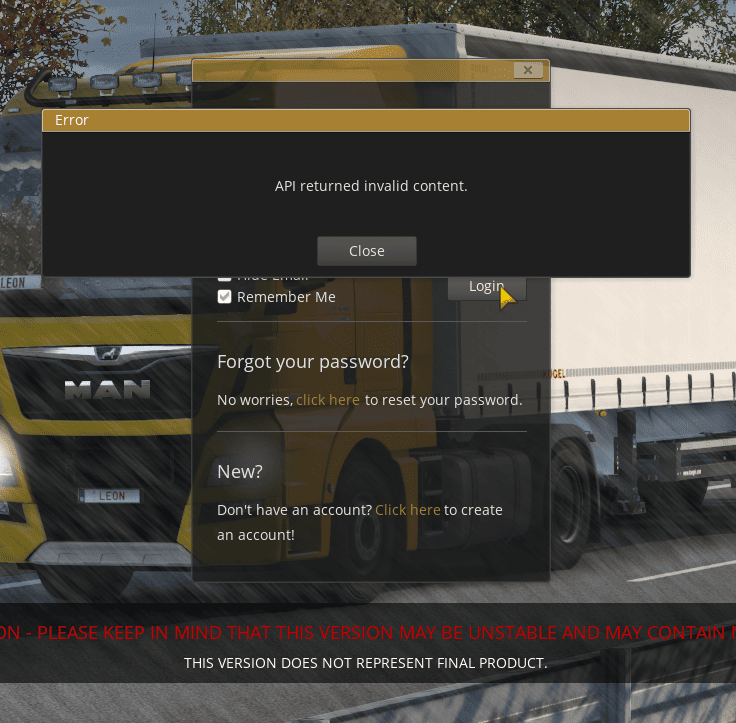Close the login window with X
Screen dimensions: 736x723
pyautogui.click(x=529, y=70)
